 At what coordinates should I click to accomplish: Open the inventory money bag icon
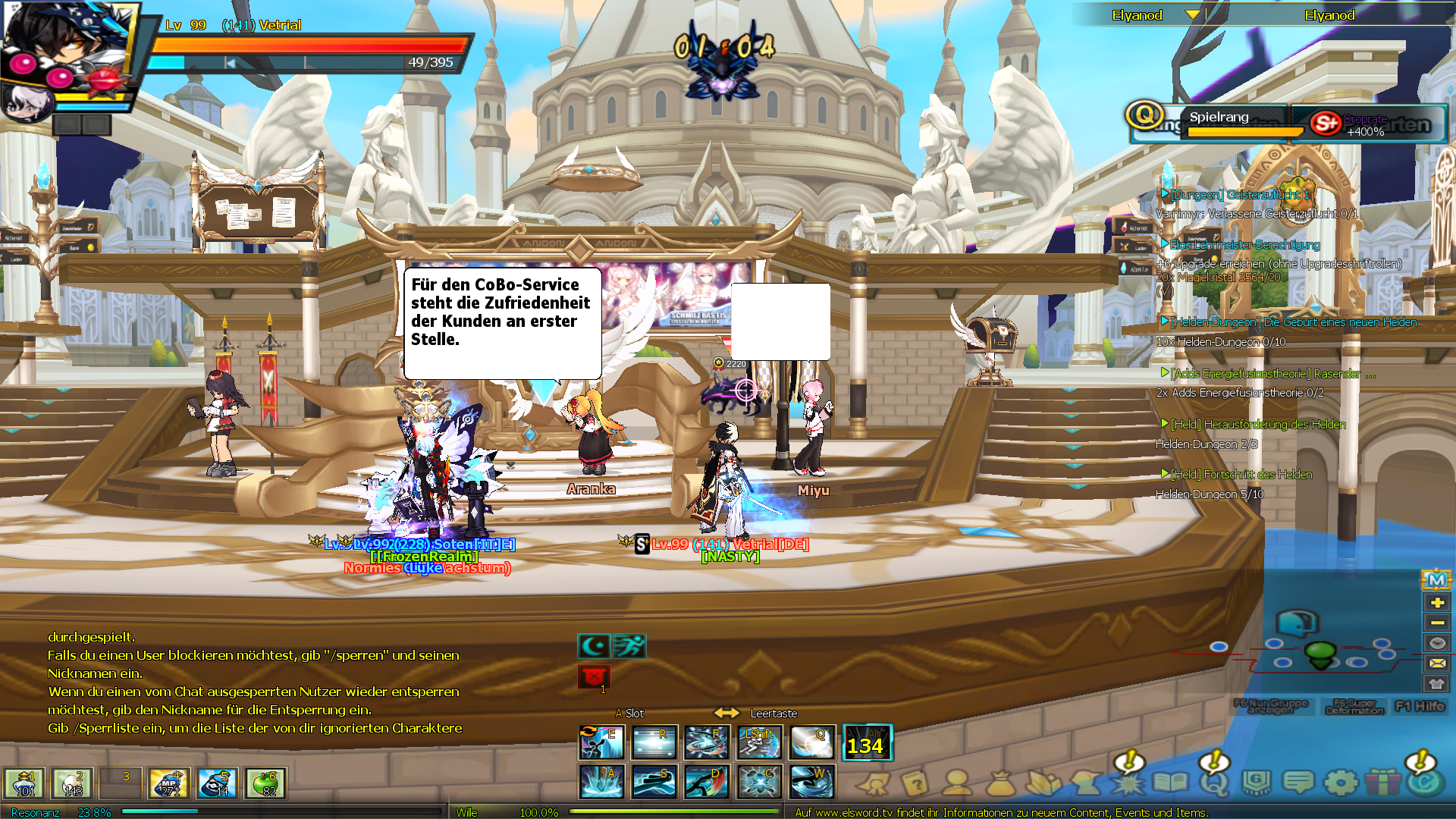(1000, 783)
